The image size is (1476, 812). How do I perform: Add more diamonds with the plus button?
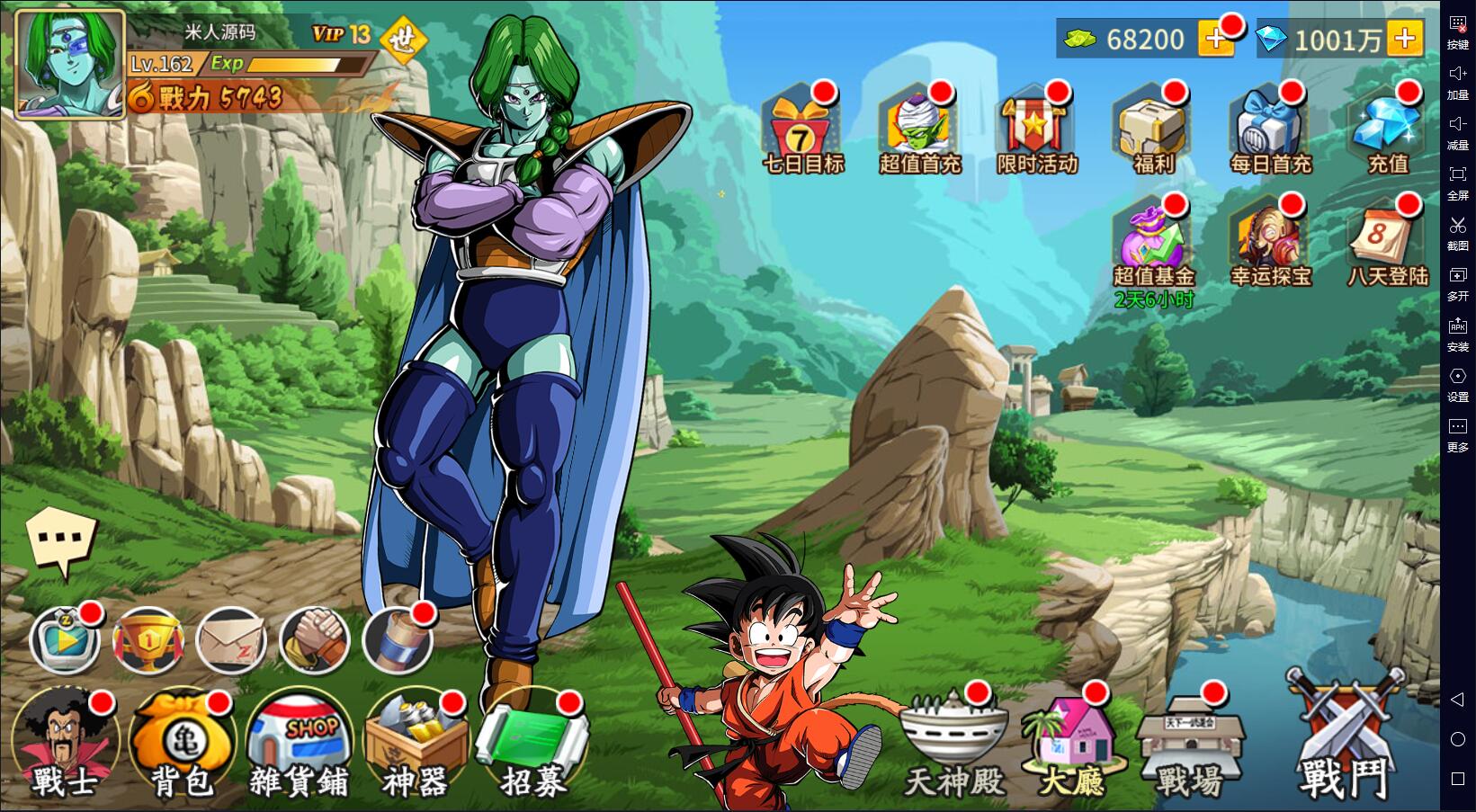click(1404, 40)
